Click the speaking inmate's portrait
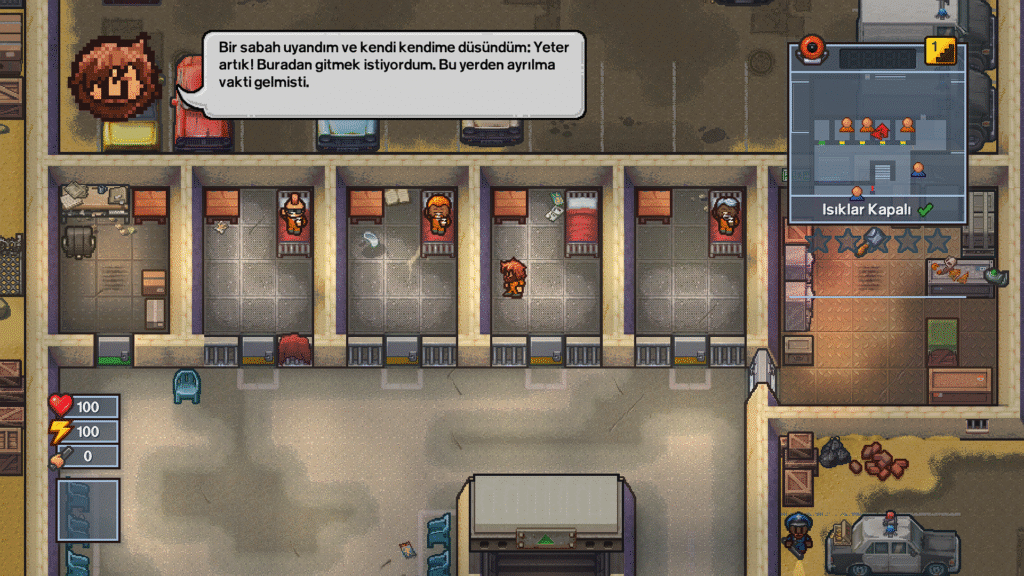The width and height of the screenshot is (1024, 576). pos(116,77)
